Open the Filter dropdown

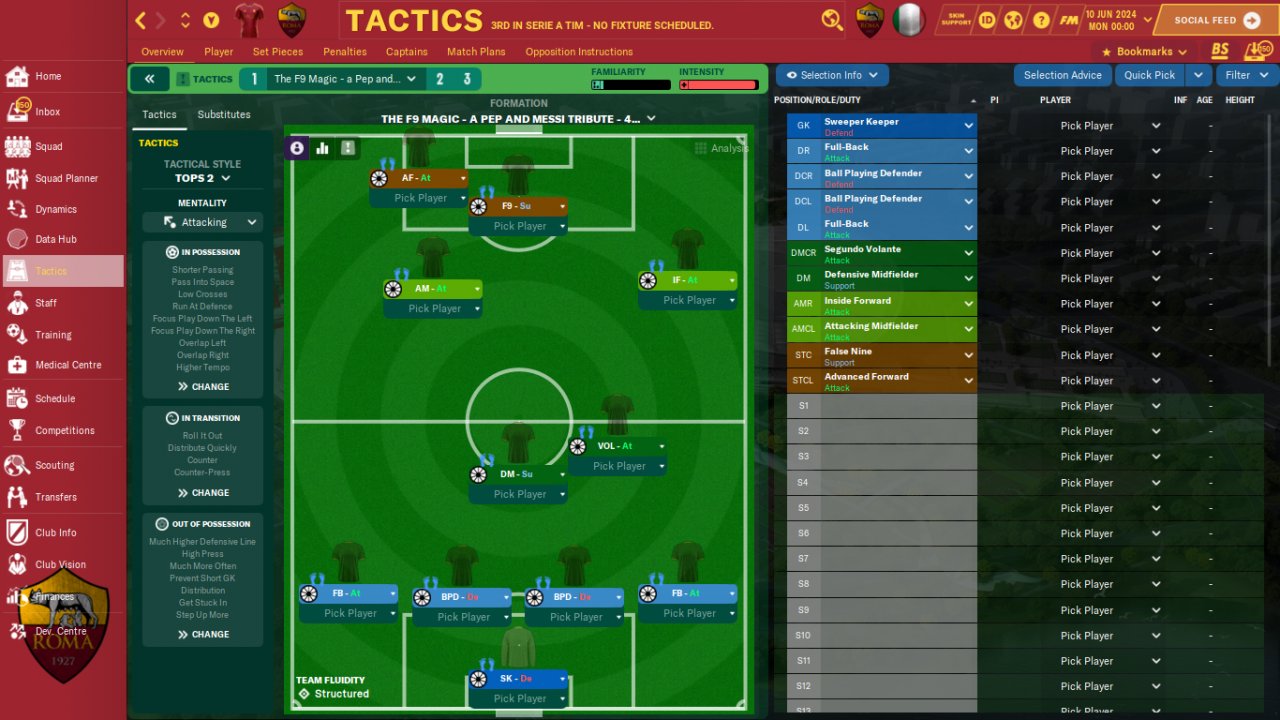(x=1246, y=75)
